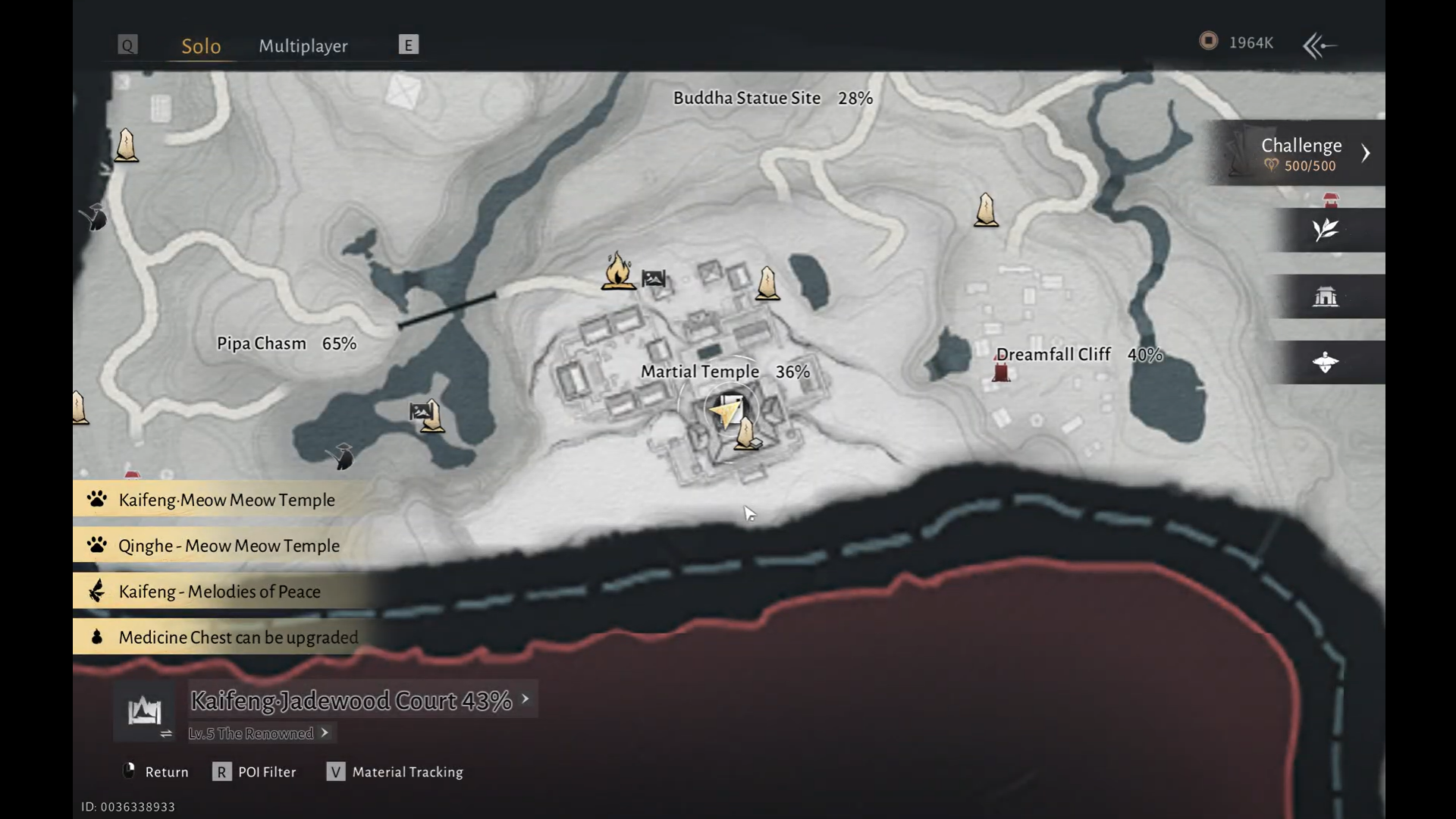The width and height of the screenshot is (1456, 819).
Task: Open the POI Filter
Action: (256, 772)
